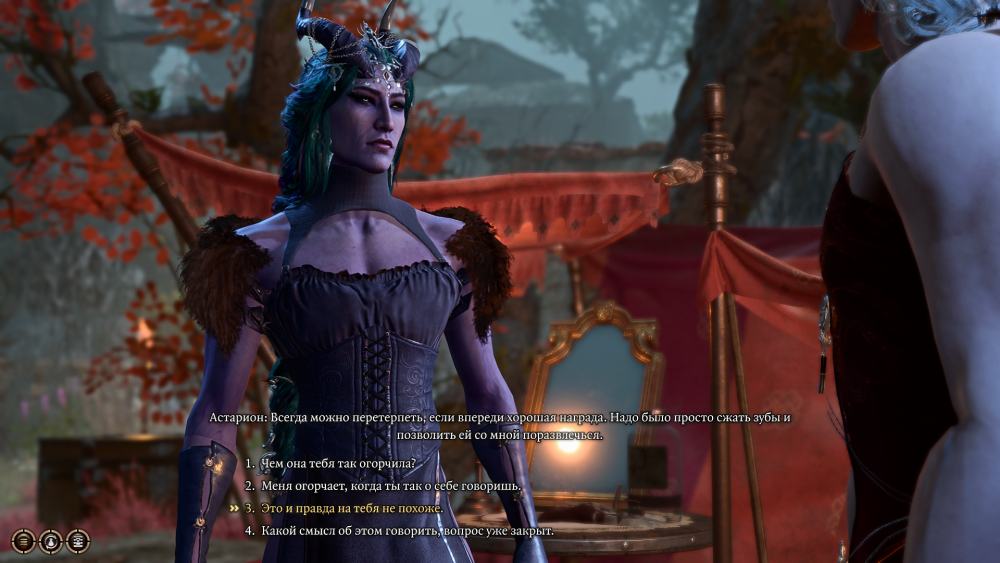This screenshot has width=1000, height=563.
Task: Open the dialogue history log icon
Action: tap(23, 541)
